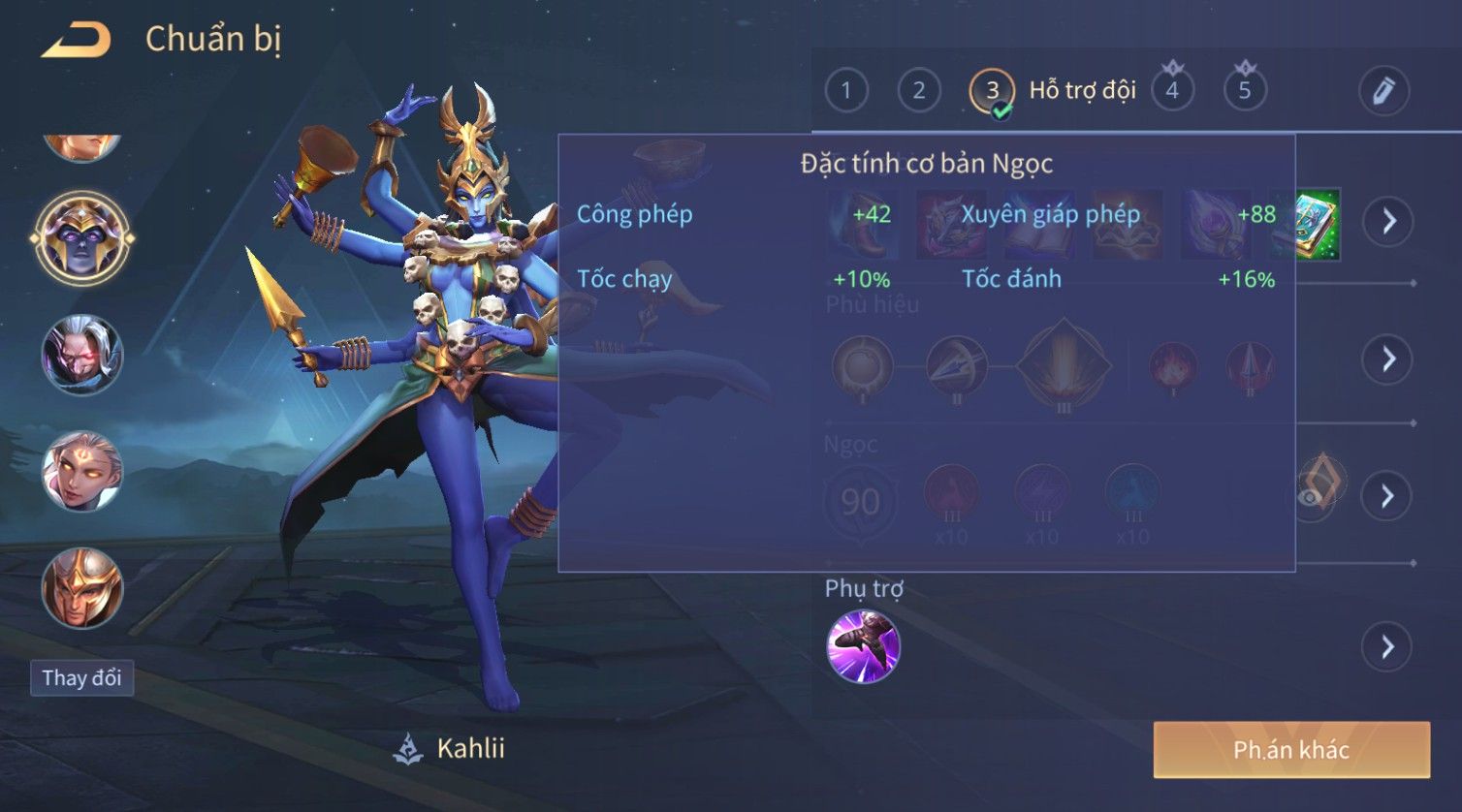Select preset slot 1
1462x812 pixels.
tap(845, 91)
